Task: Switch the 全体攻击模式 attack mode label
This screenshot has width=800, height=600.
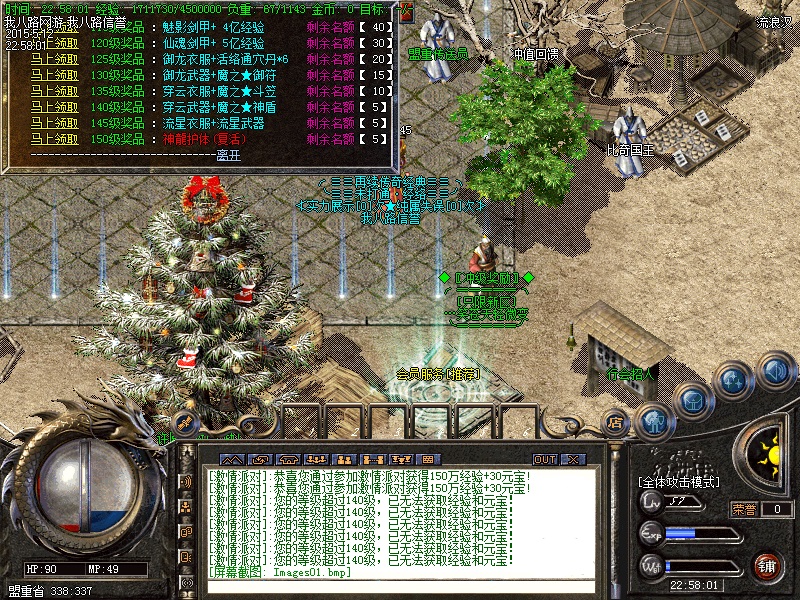Action: pyautogui.click(x=678, y=482)
